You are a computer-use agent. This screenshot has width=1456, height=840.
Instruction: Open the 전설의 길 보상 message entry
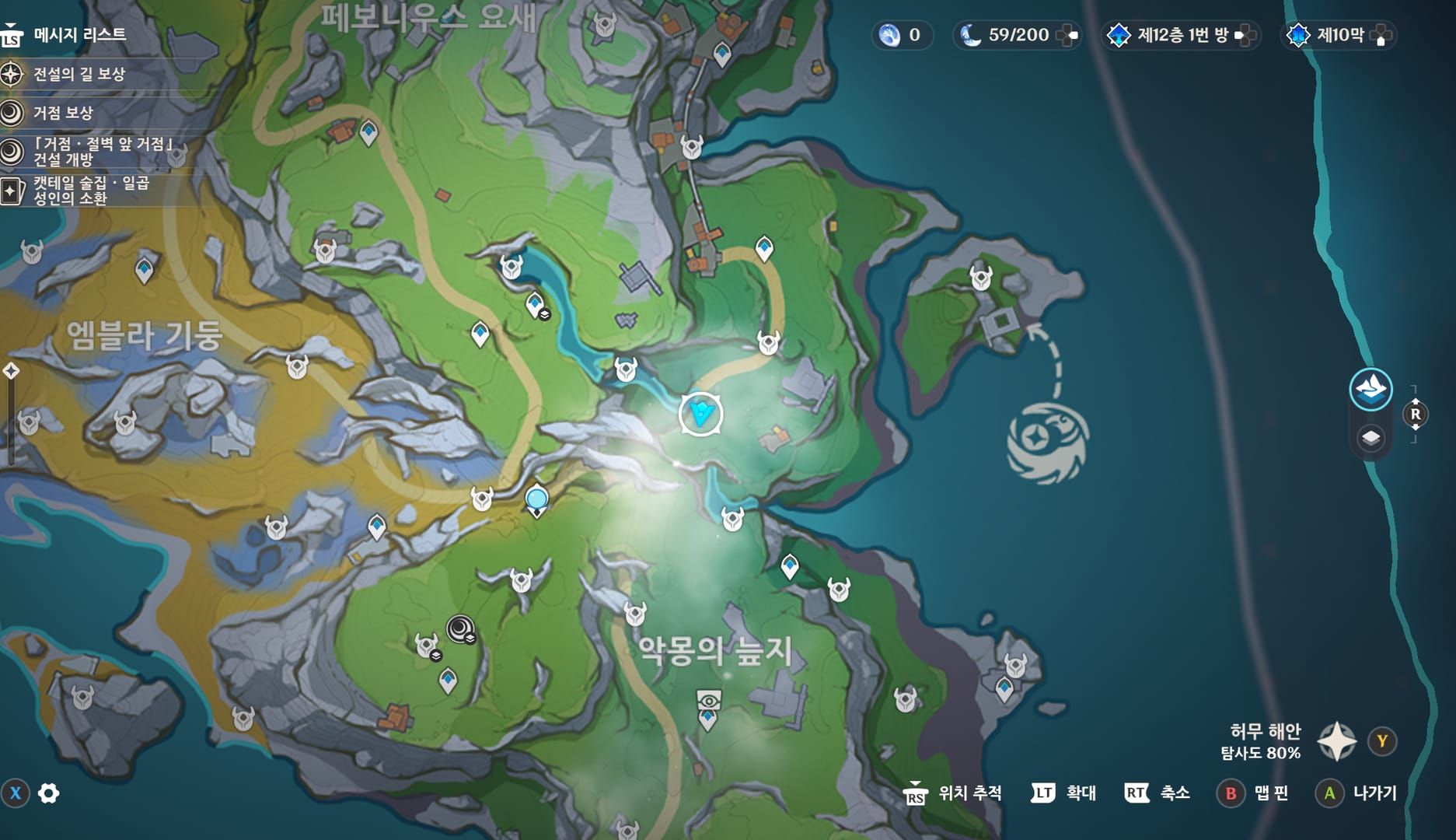coord(78,75)
